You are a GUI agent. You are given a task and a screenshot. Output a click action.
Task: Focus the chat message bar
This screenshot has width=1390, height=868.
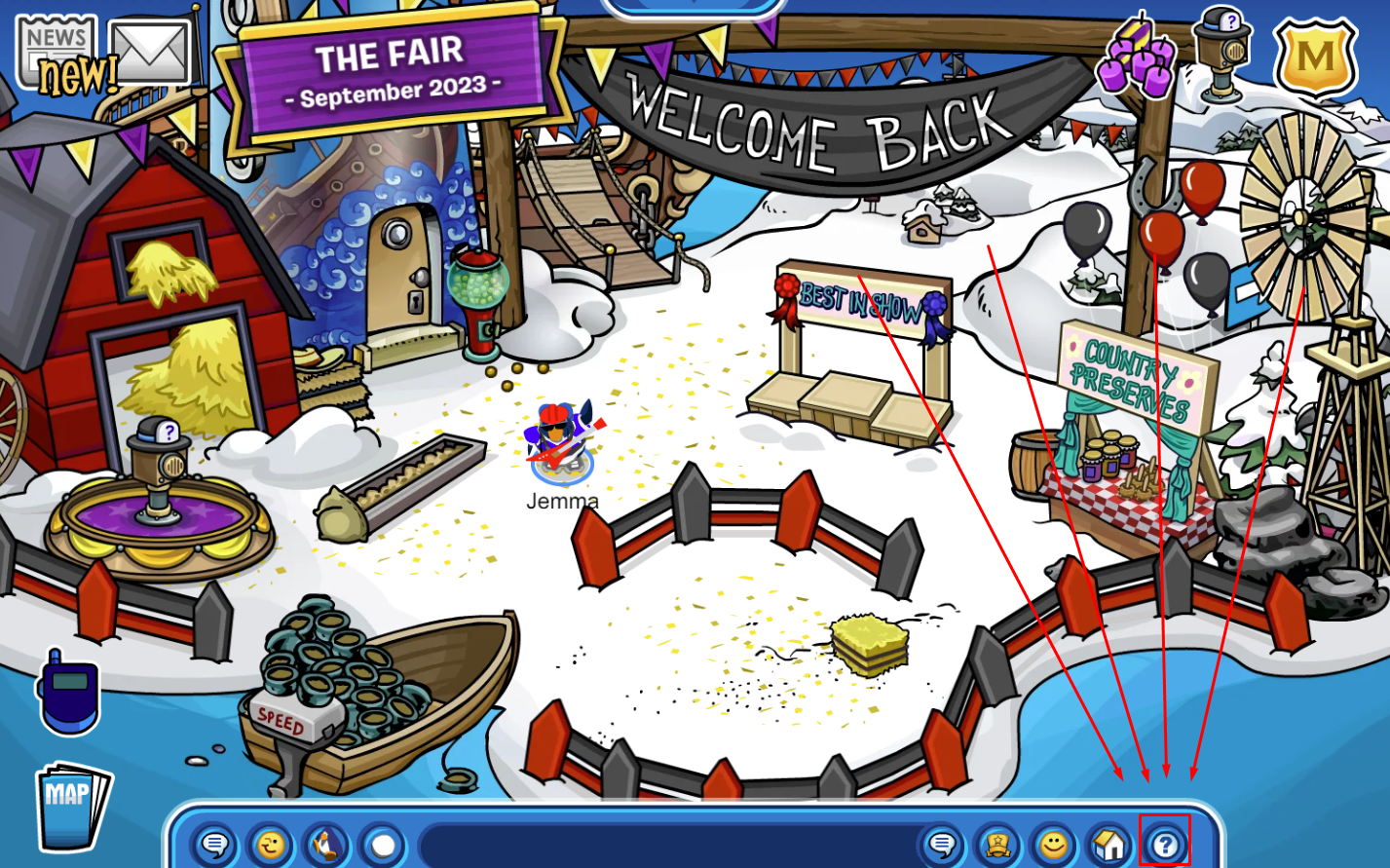pos(667,845)
